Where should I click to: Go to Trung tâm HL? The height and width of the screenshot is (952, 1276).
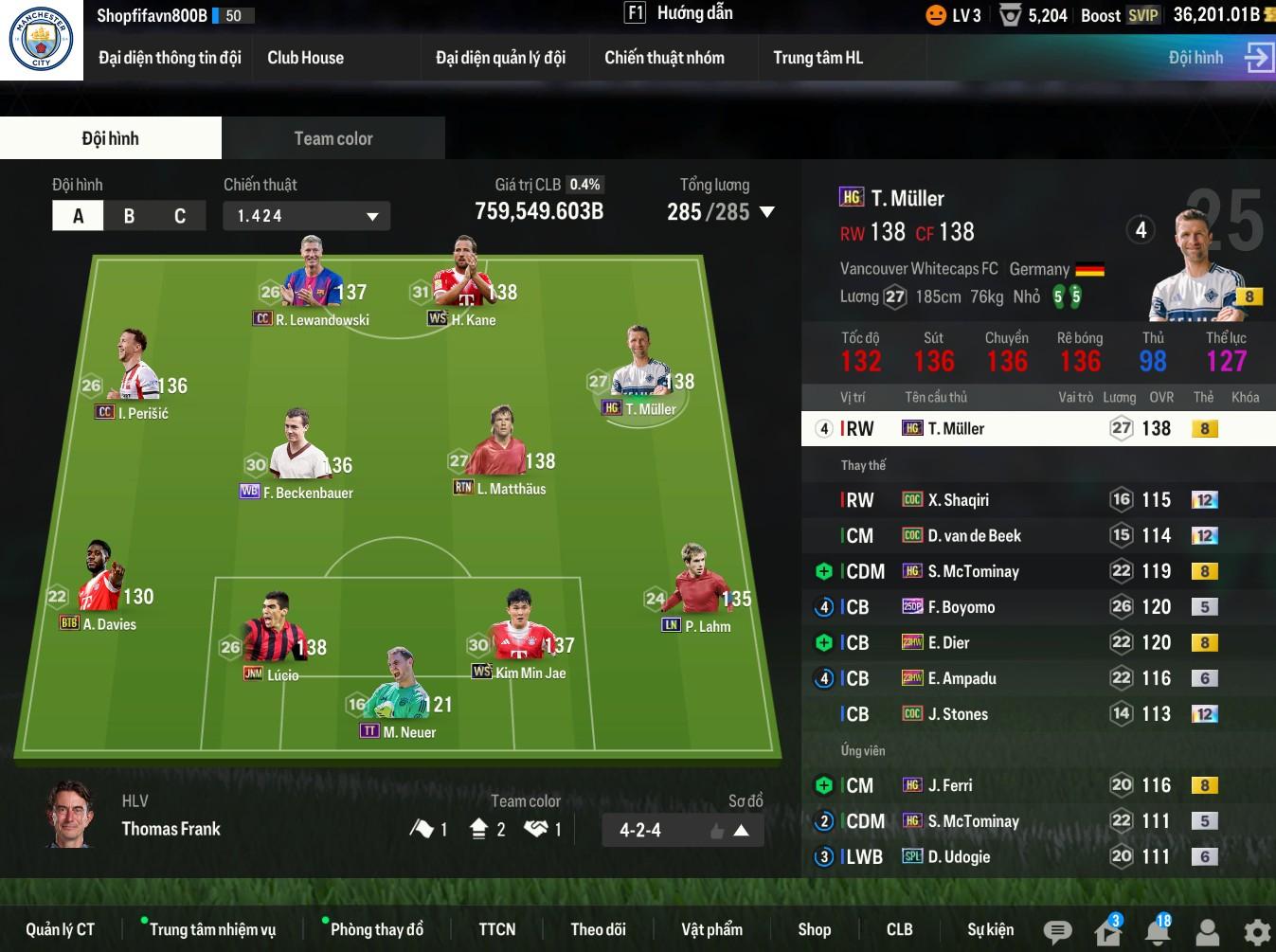pyautogui.click(x=818, y=58)
